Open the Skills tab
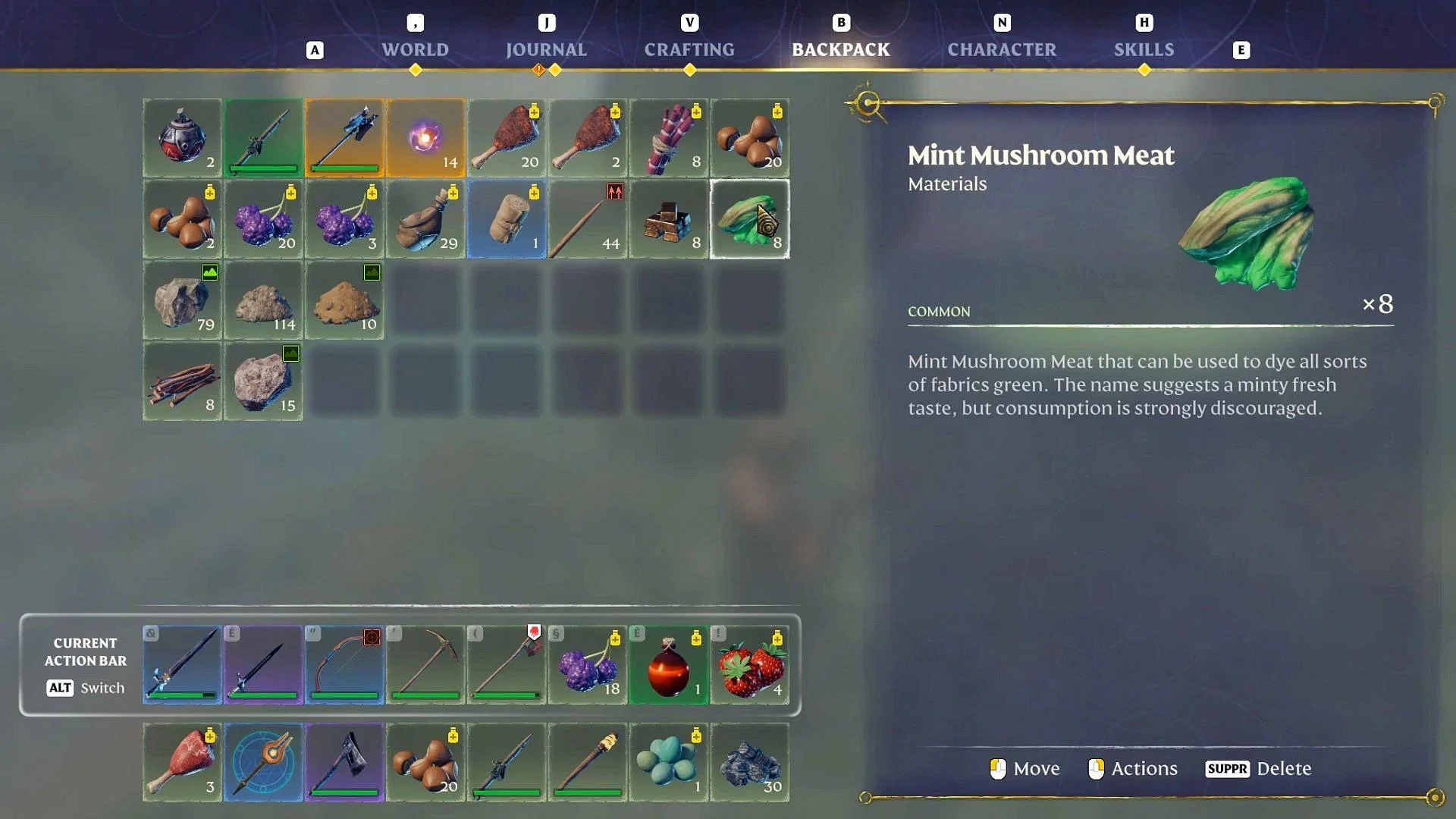This screenshot has height=819, width=1456. point(1144,49)
